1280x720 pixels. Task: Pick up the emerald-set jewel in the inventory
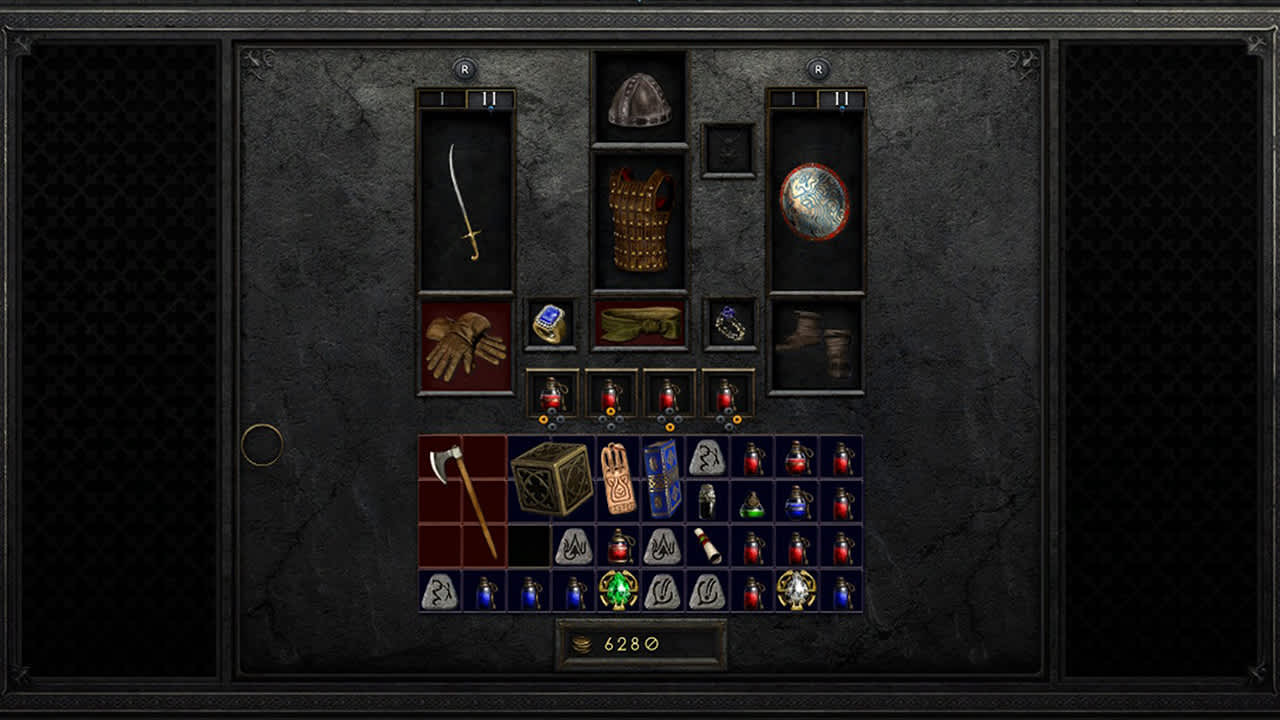tap(617, 590)
